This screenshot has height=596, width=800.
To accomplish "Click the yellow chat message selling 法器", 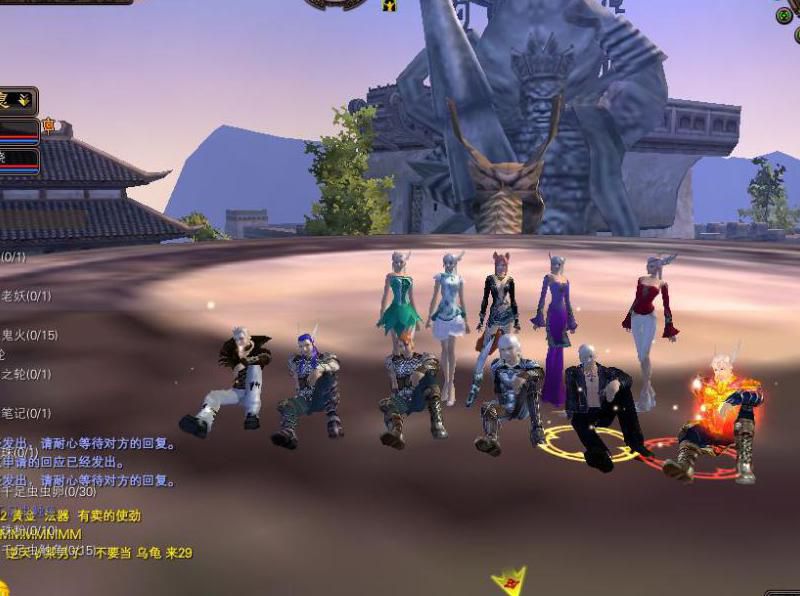I will pyautogui.click(x=72, y=516).
